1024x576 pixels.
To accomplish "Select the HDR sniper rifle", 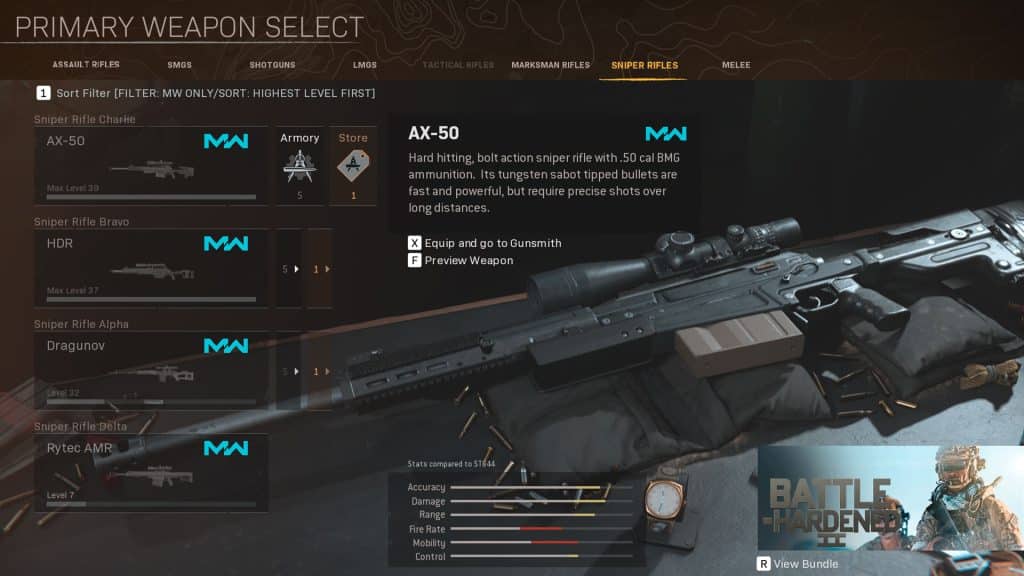I will pyautogui.click(x=151, y=268).
